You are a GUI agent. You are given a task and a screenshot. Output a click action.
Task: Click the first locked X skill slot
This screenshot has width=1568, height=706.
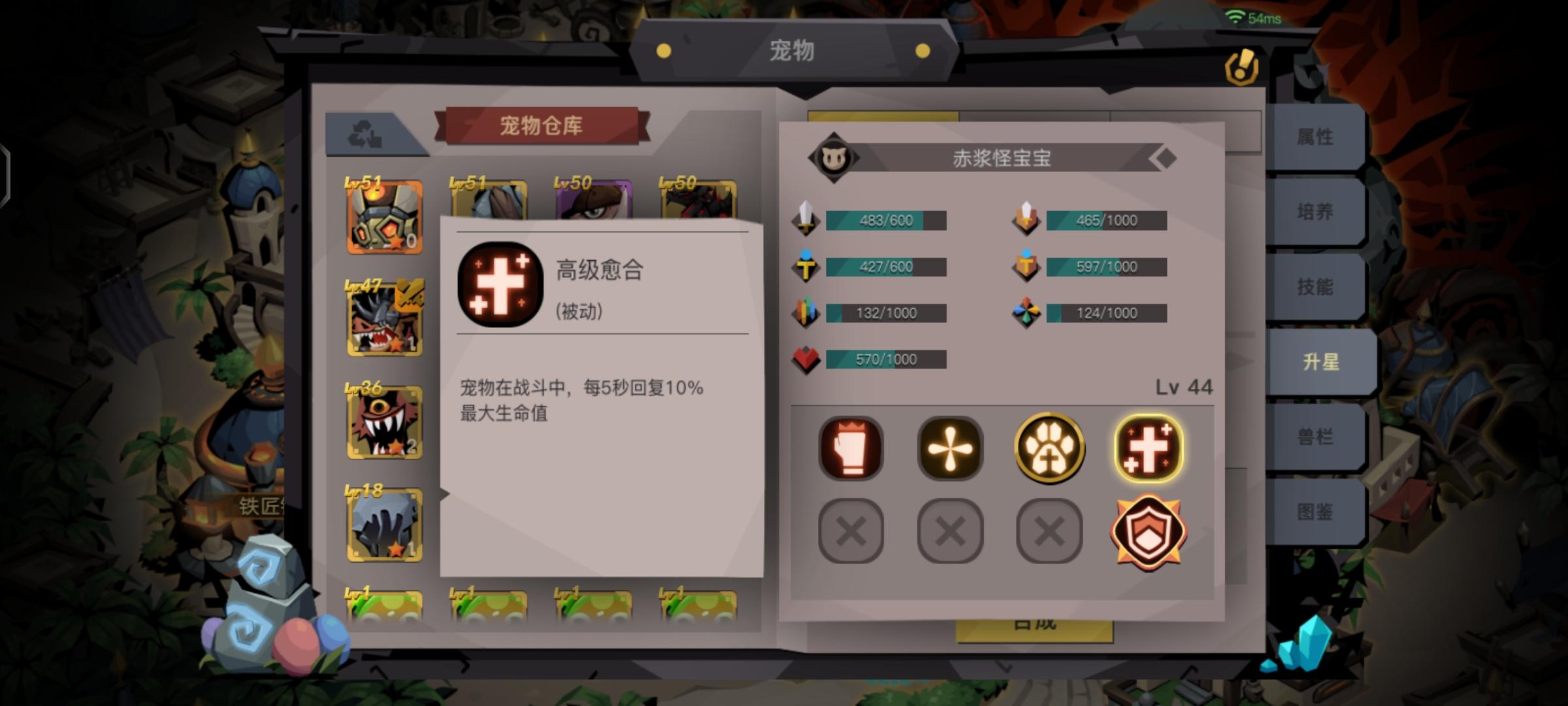[851, 531]
